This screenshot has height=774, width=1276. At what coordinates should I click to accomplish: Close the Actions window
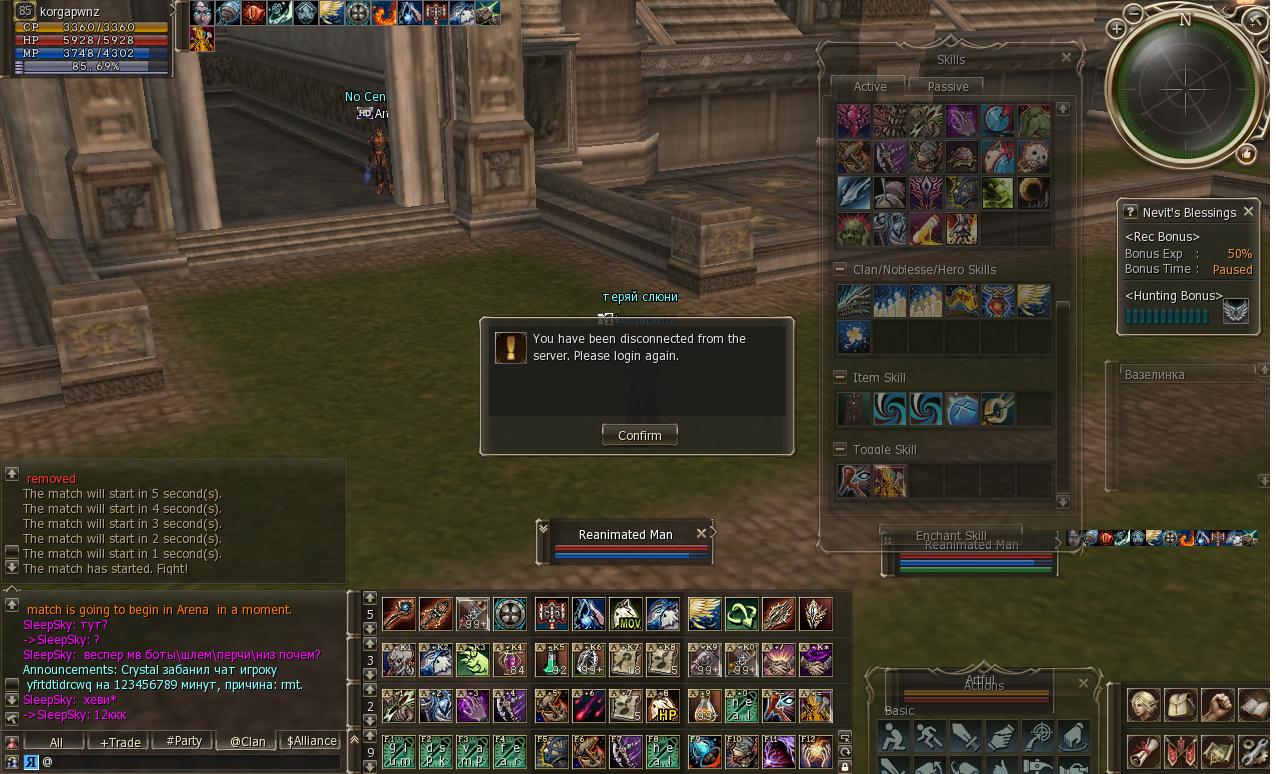point(1083,683)
